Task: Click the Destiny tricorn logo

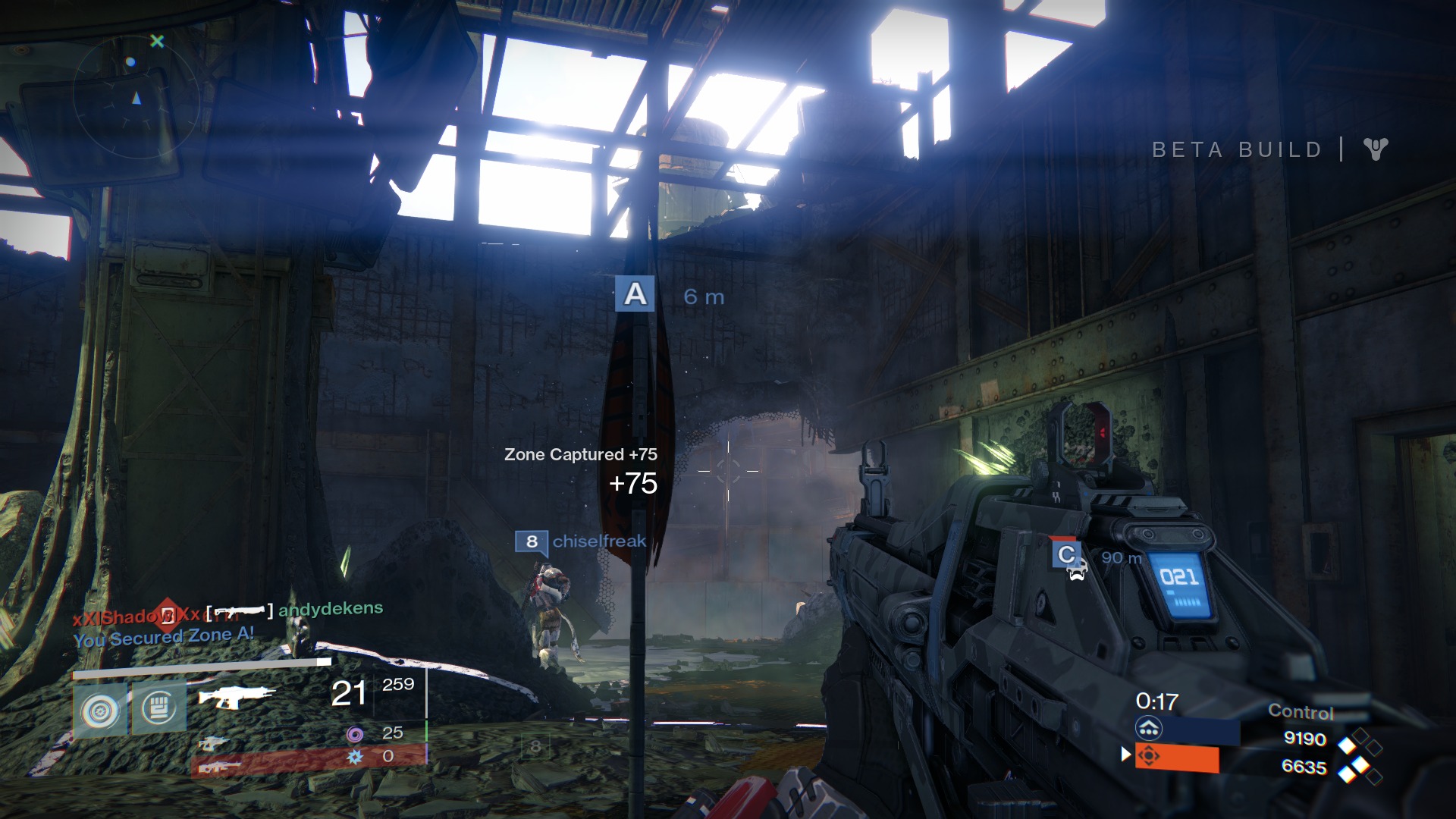Action: point(1376,149)
